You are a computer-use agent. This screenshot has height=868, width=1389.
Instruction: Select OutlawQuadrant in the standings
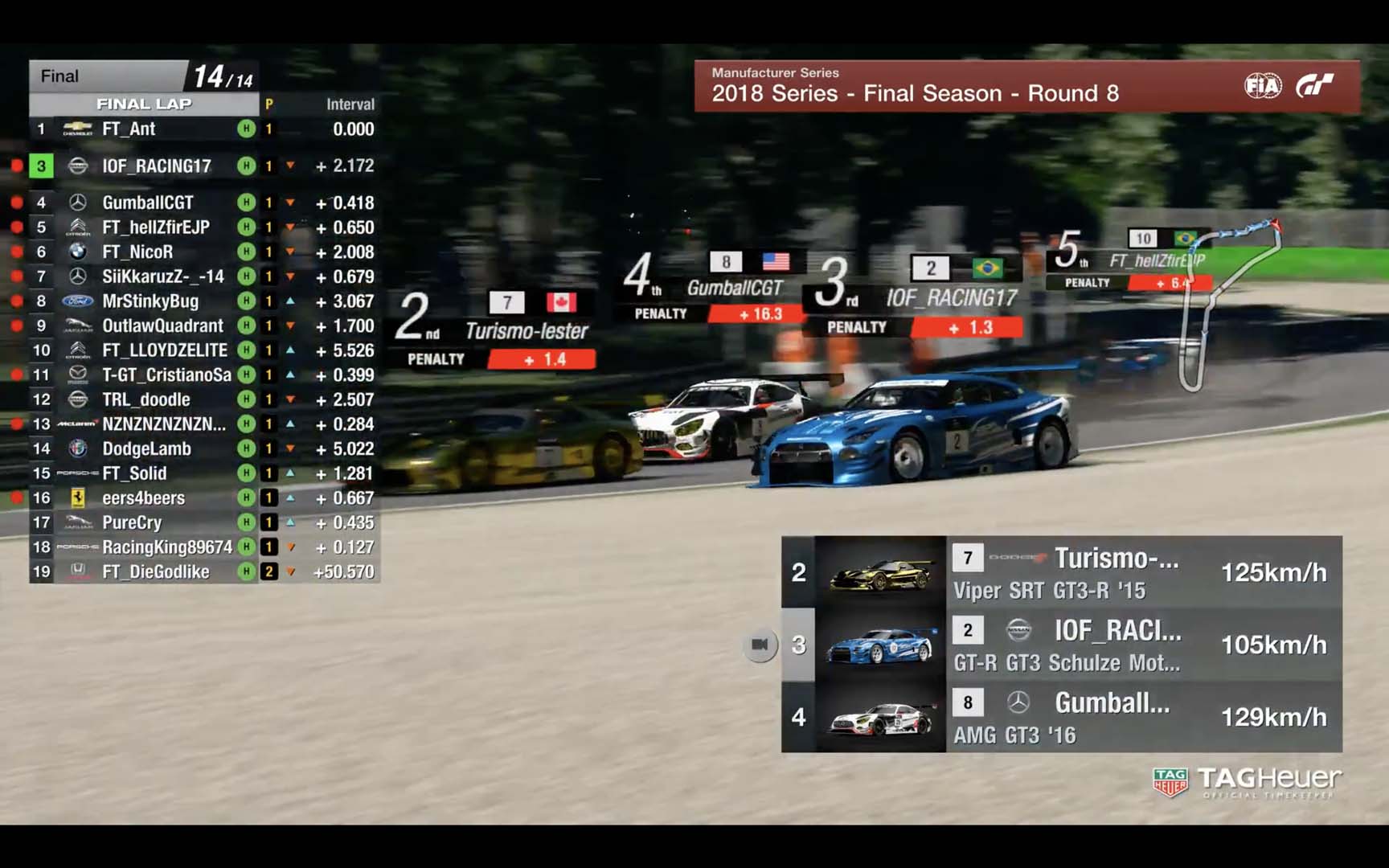click(162, 325)
